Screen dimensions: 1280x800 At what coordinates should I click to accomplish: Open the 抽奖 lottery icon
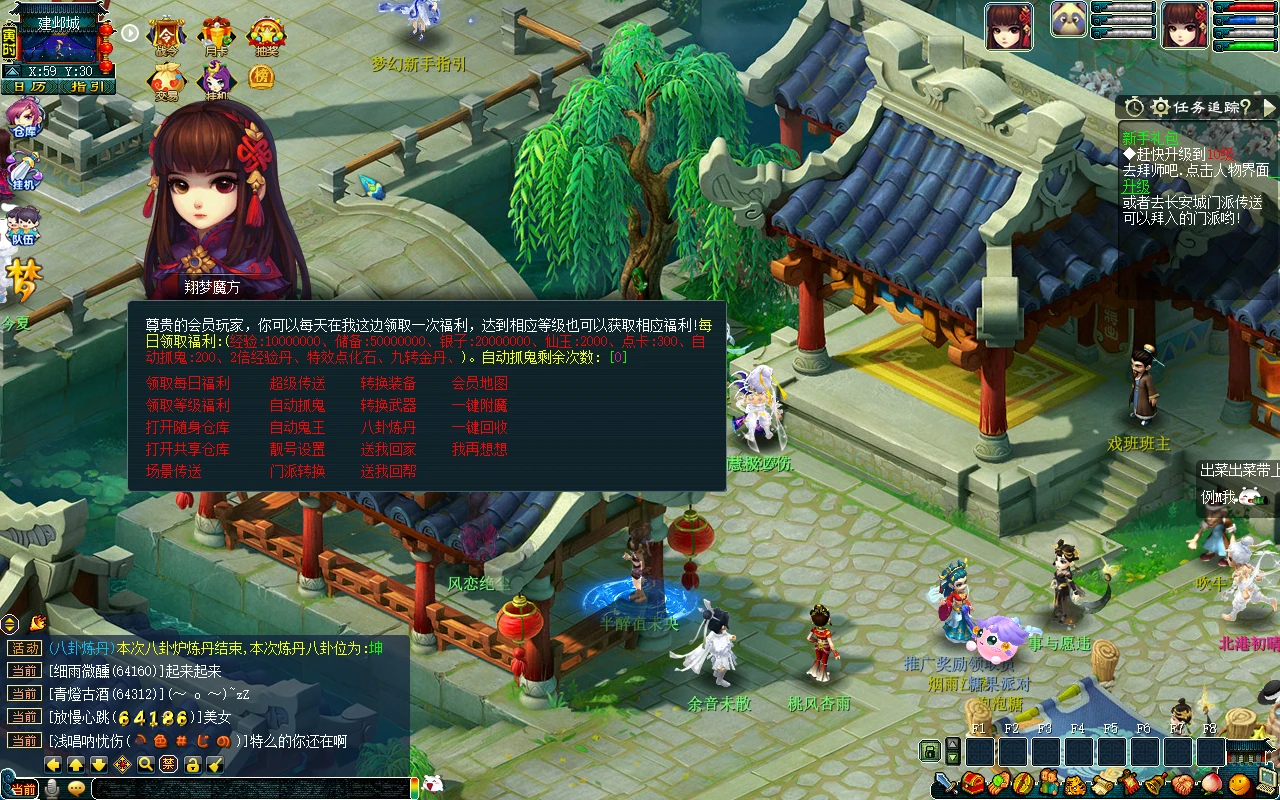(x=266, y=35)
